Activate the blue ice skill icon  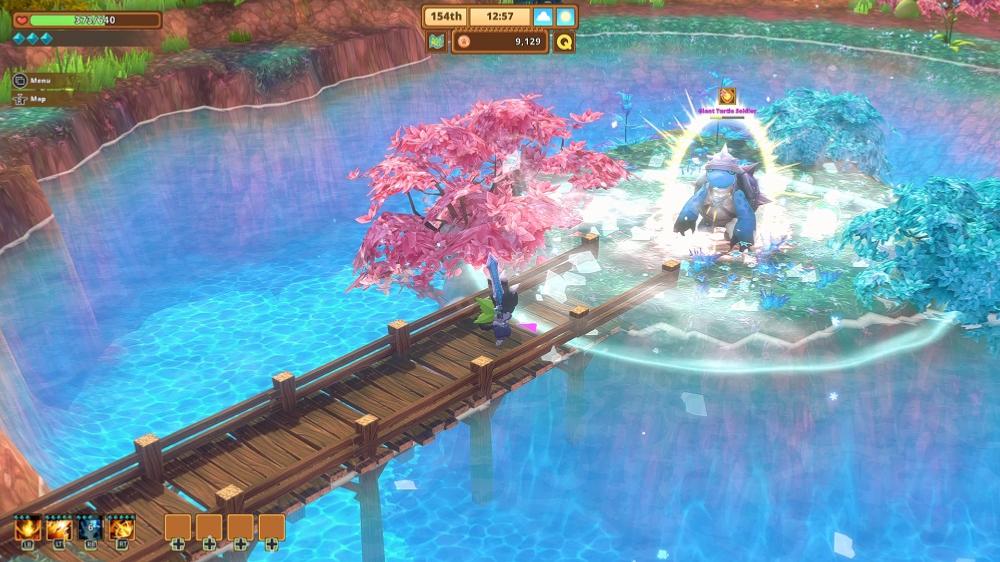click(90, 527)
